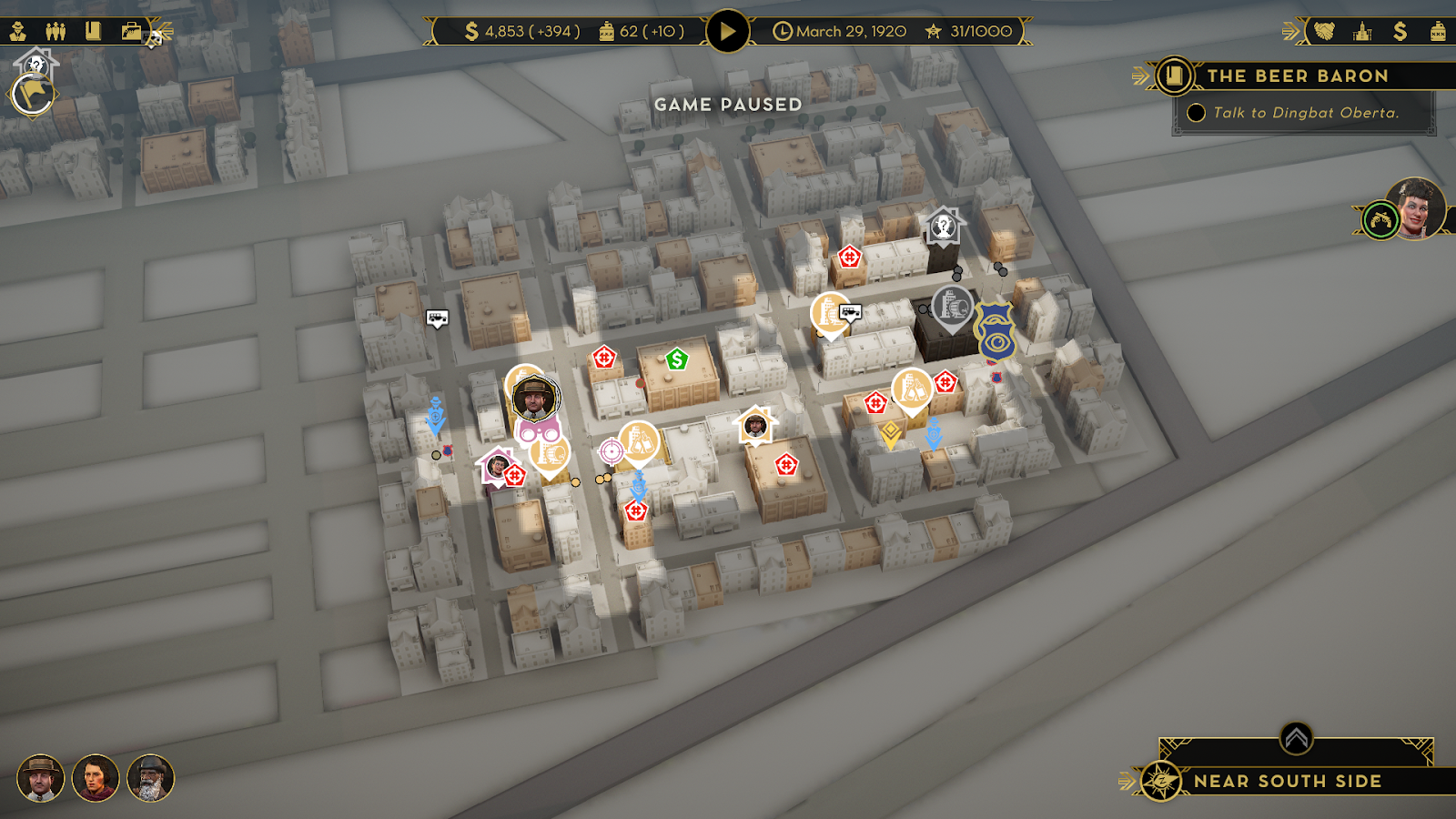Select the green dollar sign map marker
Screen dimensions: 1456x819
pos(676,359)
